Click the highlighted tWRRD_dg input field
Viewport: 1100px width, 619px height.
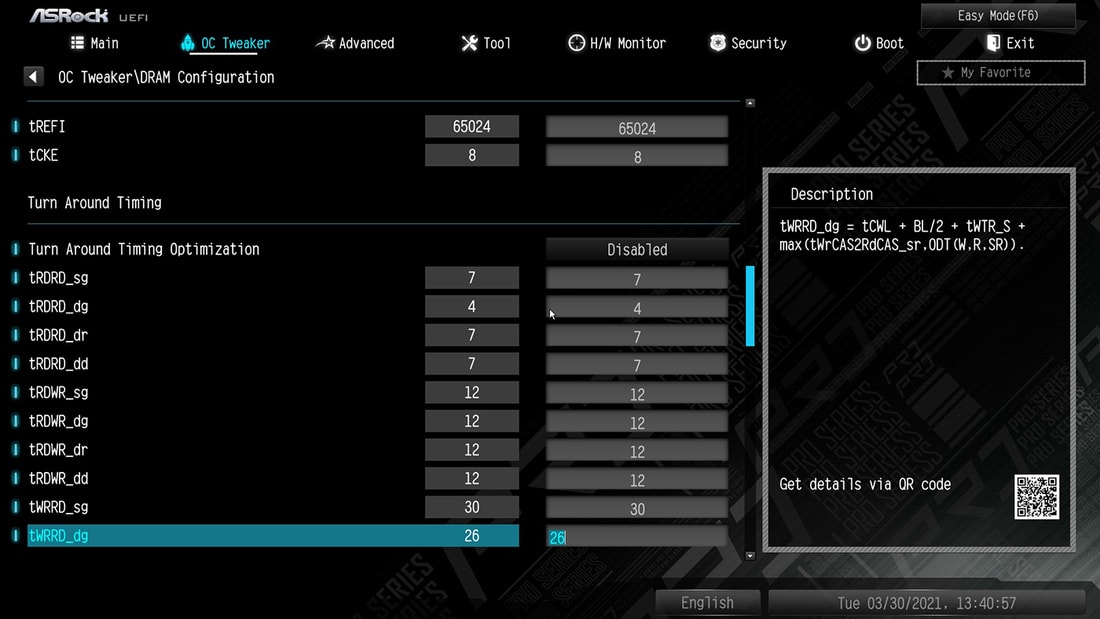(637, 537)
